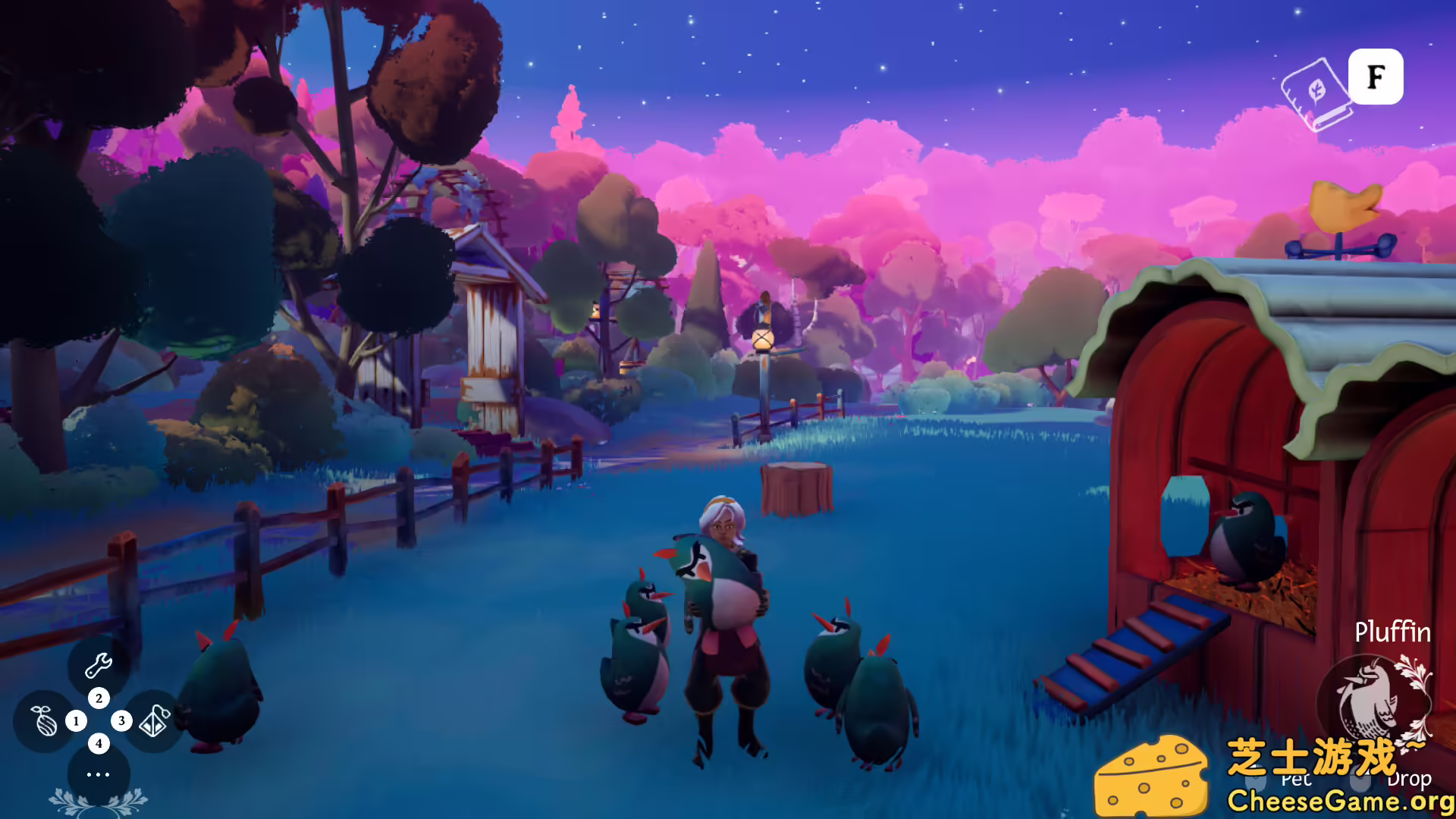Select the seed pouch tool in the tool wheel
Viewport: 1456px width, 819px height.
click(x=43, y=722)
